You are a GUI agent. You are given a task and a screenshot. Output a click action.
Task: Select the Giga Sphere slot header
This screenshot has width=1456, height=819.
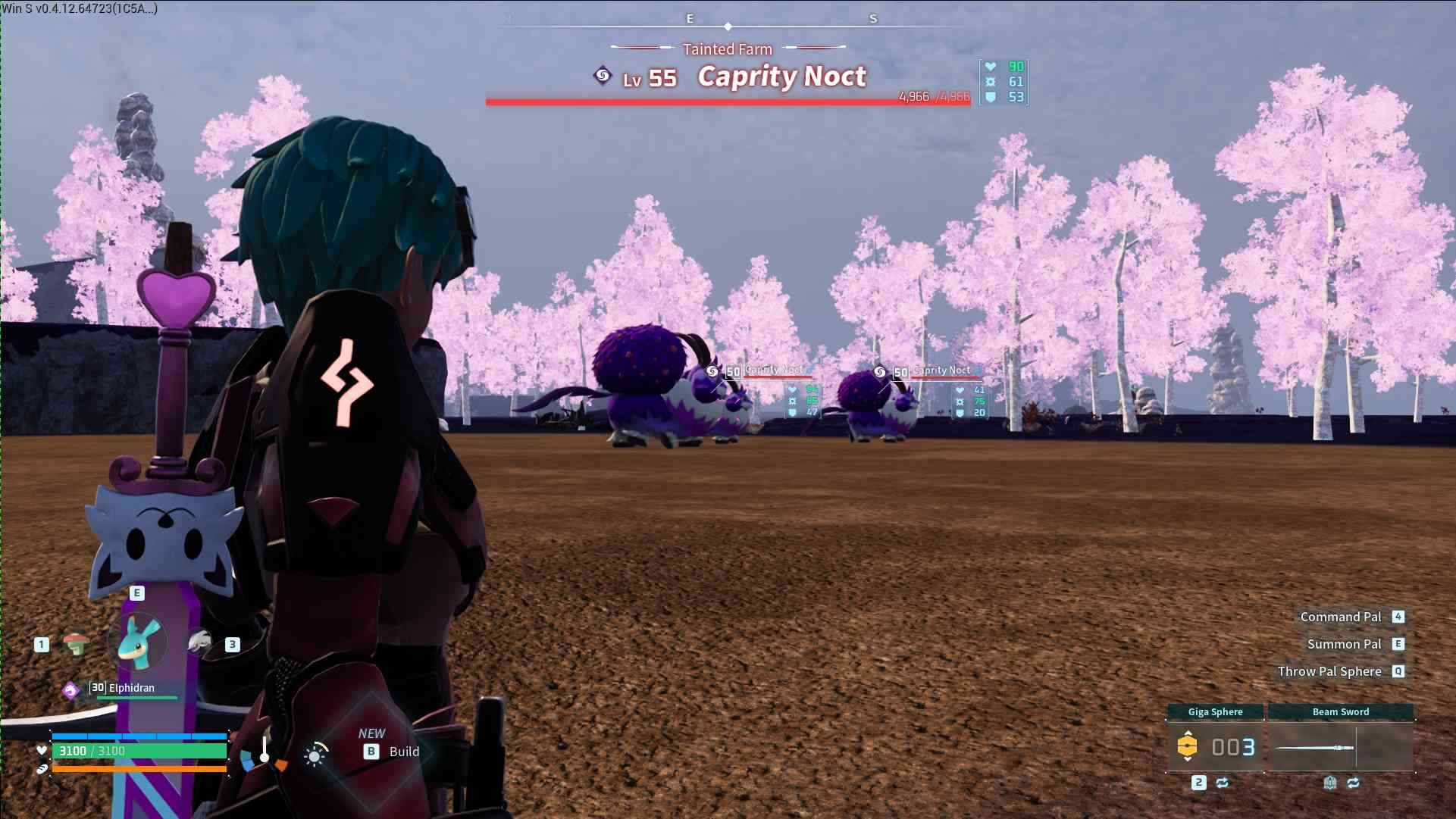(x=1215, y=711)
